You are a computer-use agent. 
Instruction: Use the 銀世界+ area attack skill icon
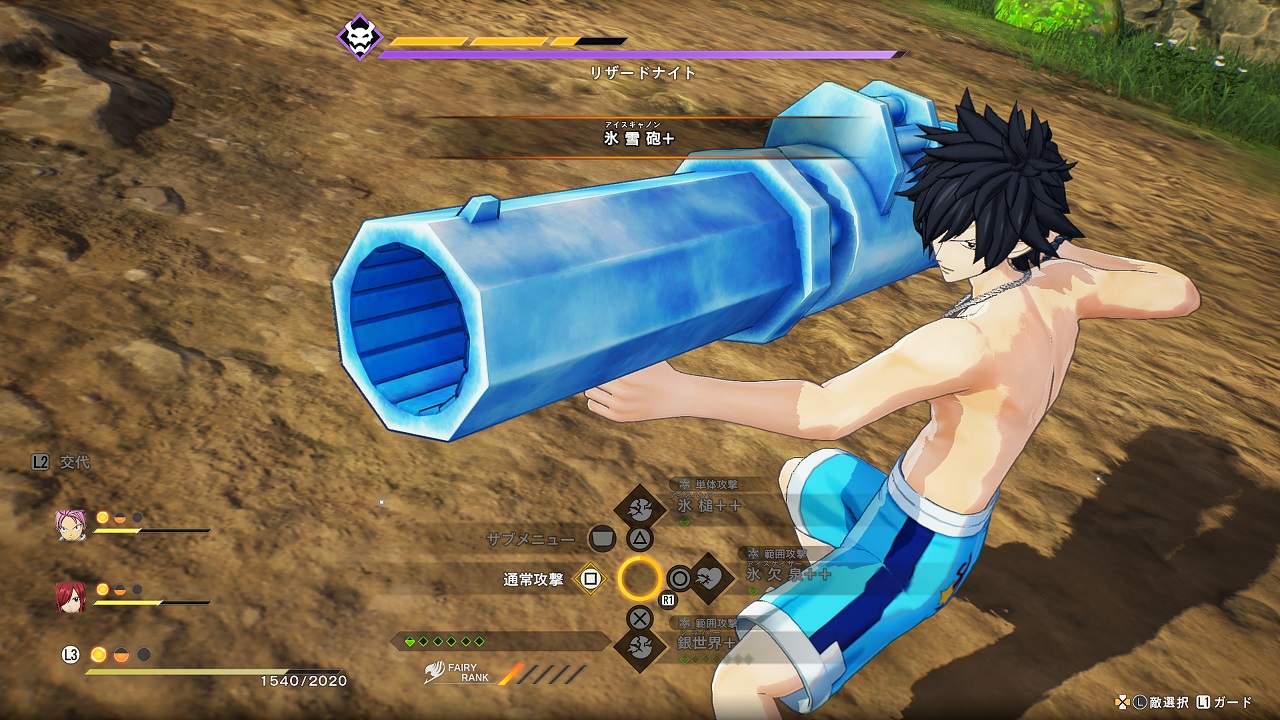click(640, 646)
